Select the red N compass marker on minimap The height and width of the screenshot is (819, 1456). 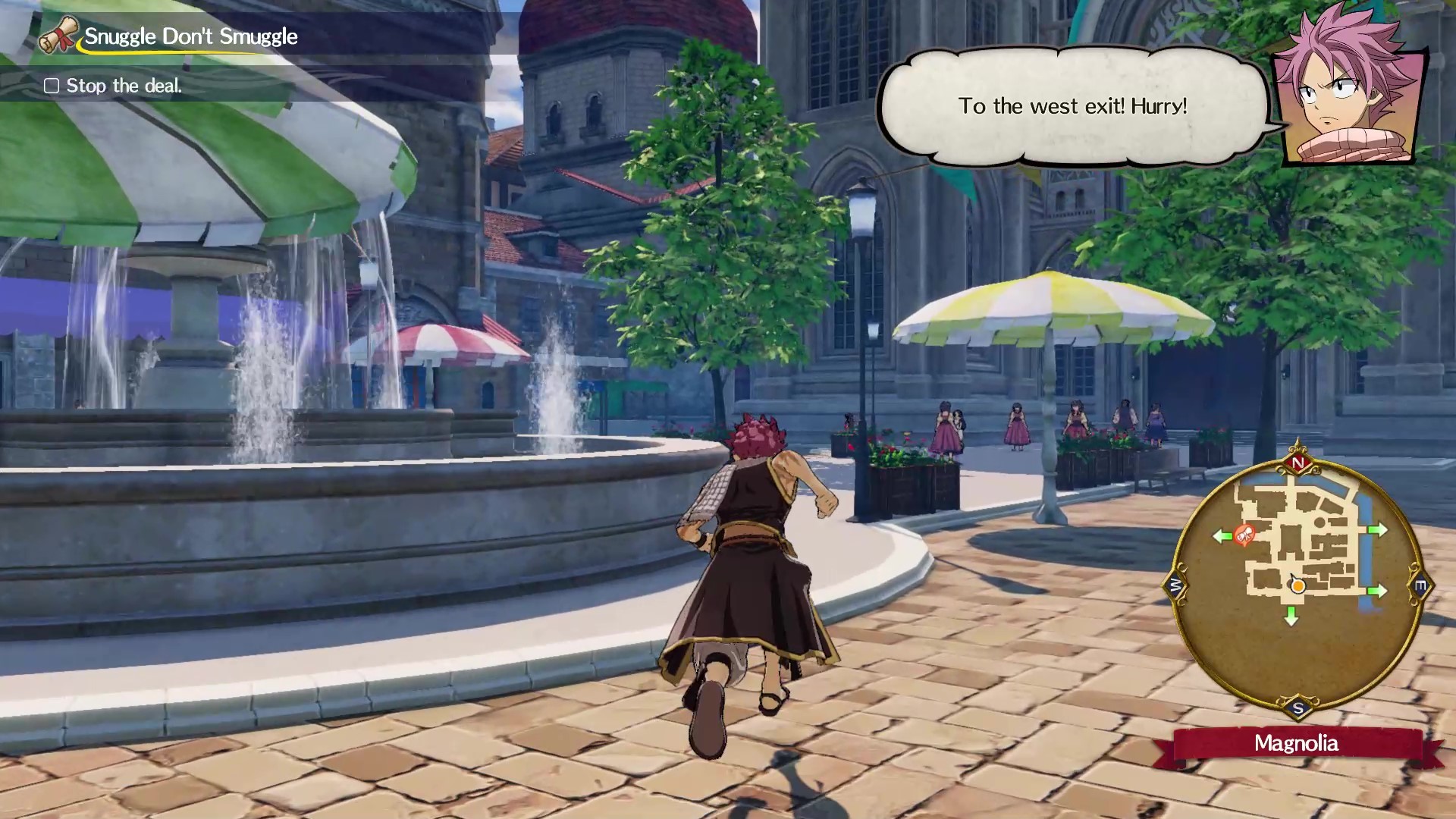click(x=1298, y=463)
